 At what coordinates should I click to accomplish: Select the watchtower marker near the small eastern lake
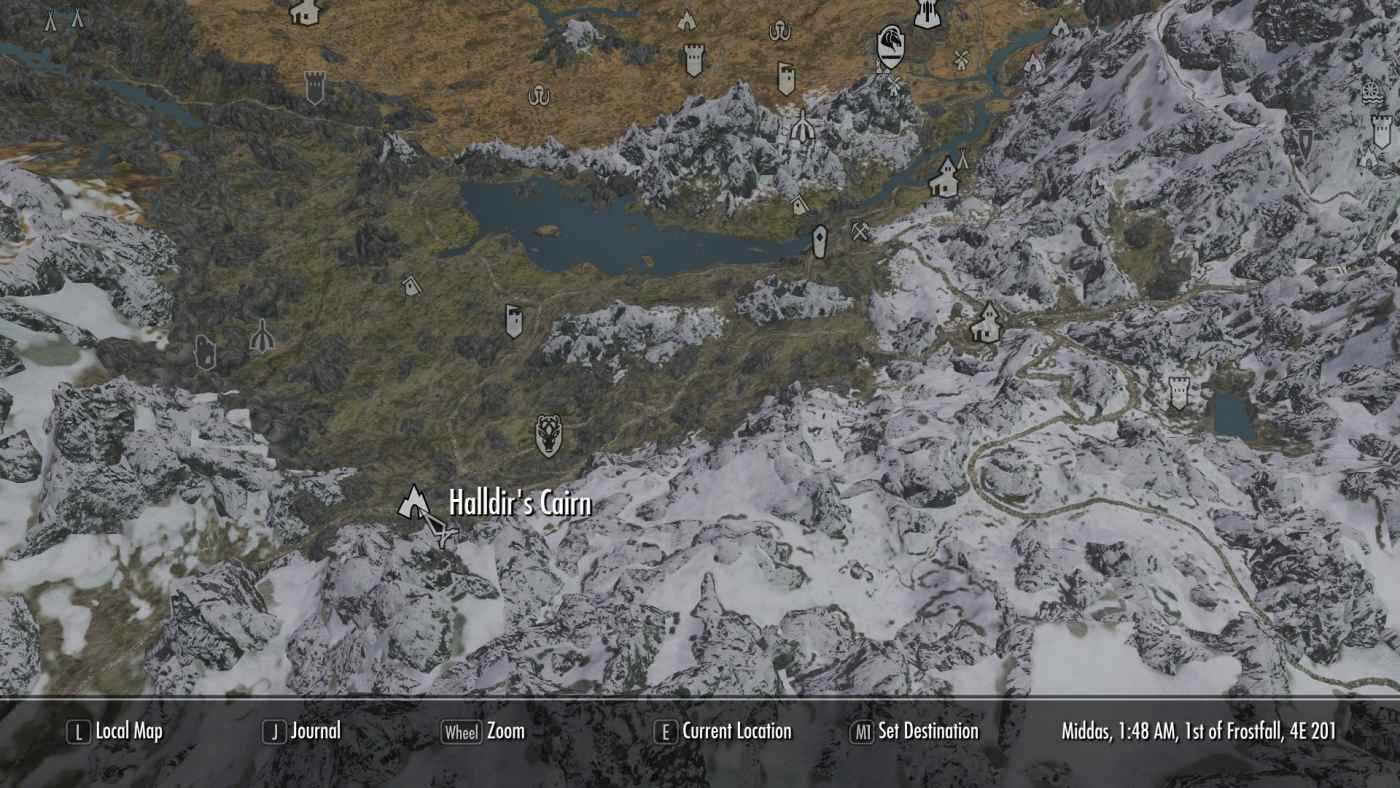[1178, 392]
